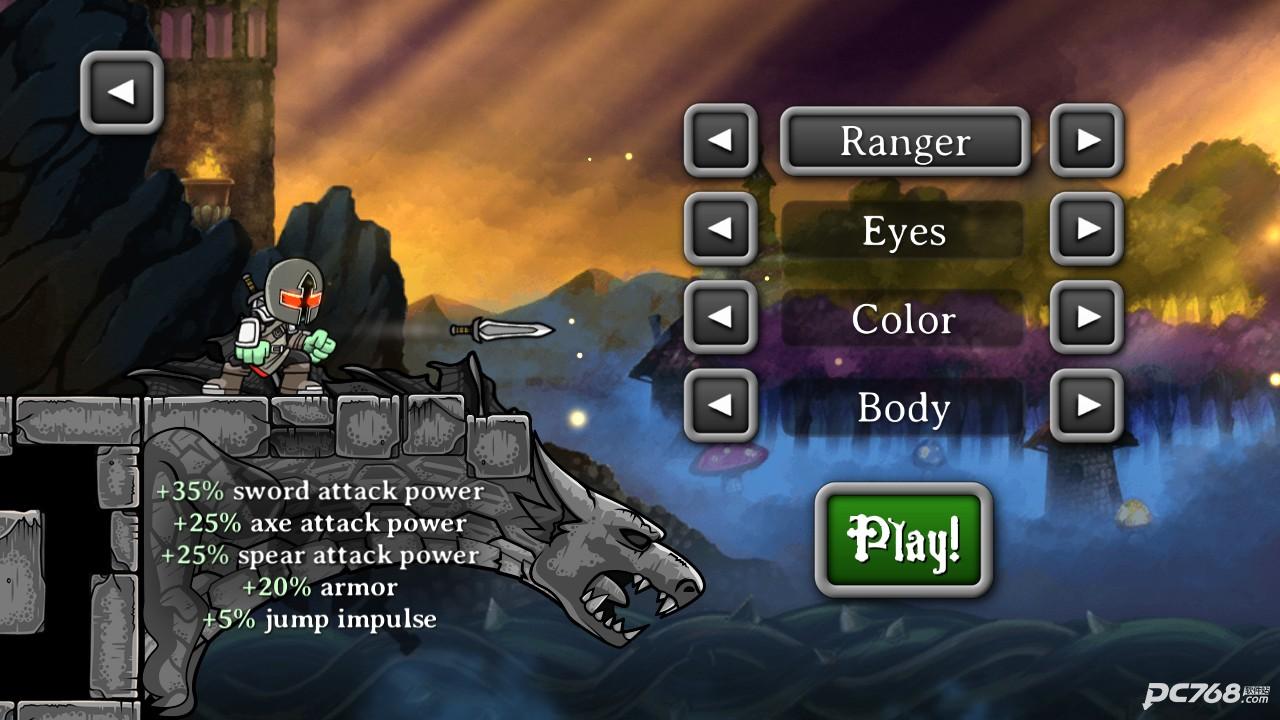
Task: Cycle to the next Eyes option
Action: click(1087, 229)
